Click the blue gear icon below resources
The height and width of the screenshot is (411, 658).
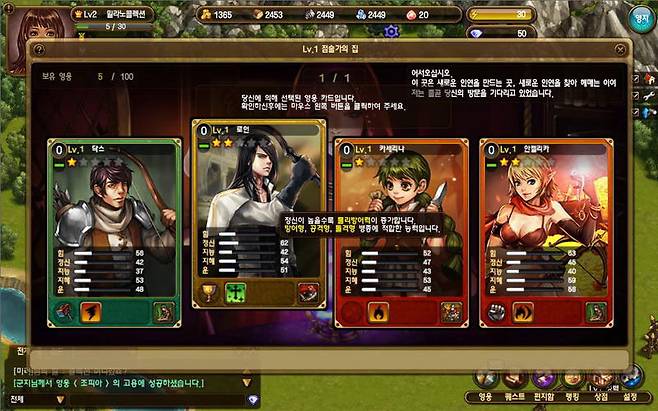391,31
